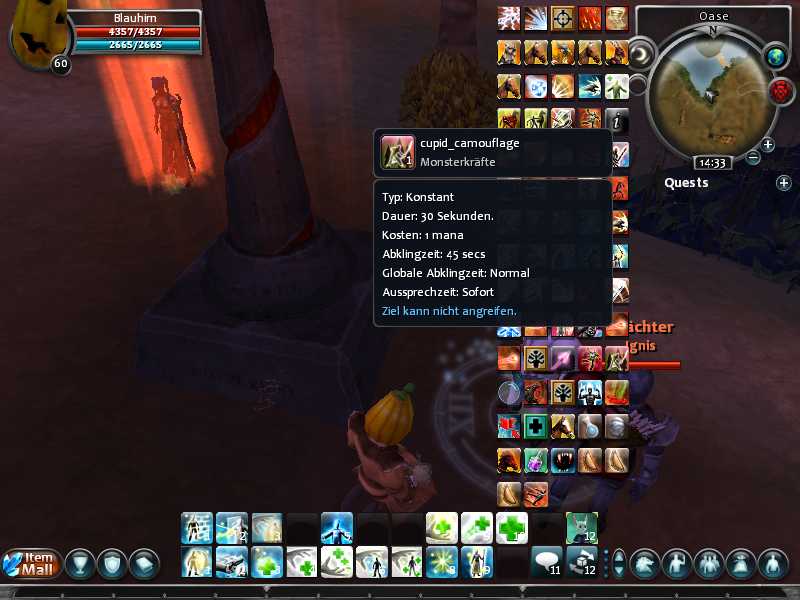Open the Item Mall shop
Screen dimensions: 800x600
tap(28, 563)
